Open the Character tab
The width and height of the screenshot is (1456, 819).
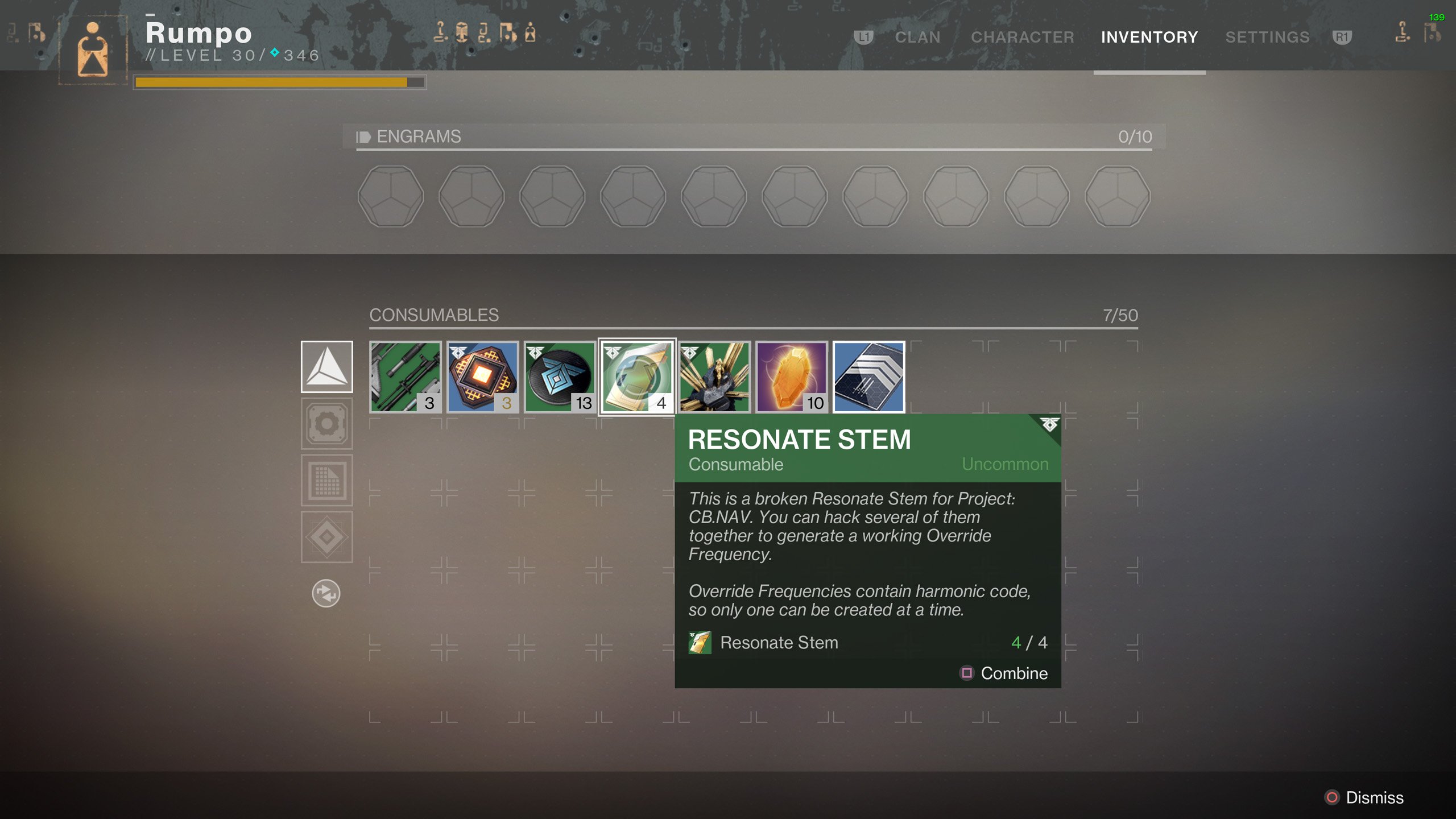point(1022,38)
